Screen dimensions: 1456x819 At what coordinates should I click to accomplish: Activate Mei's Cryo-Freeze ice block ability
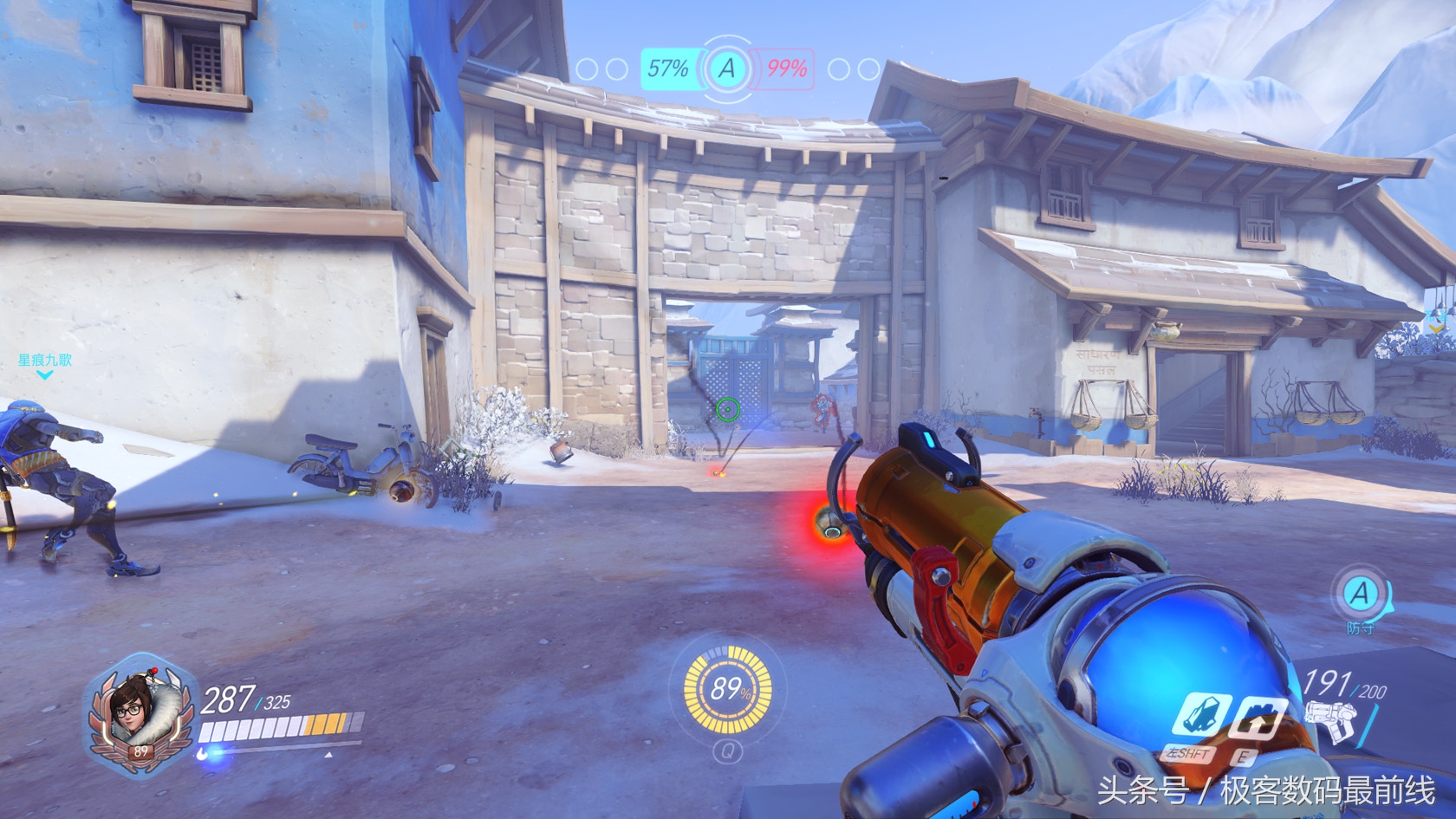coord(1203,716)
